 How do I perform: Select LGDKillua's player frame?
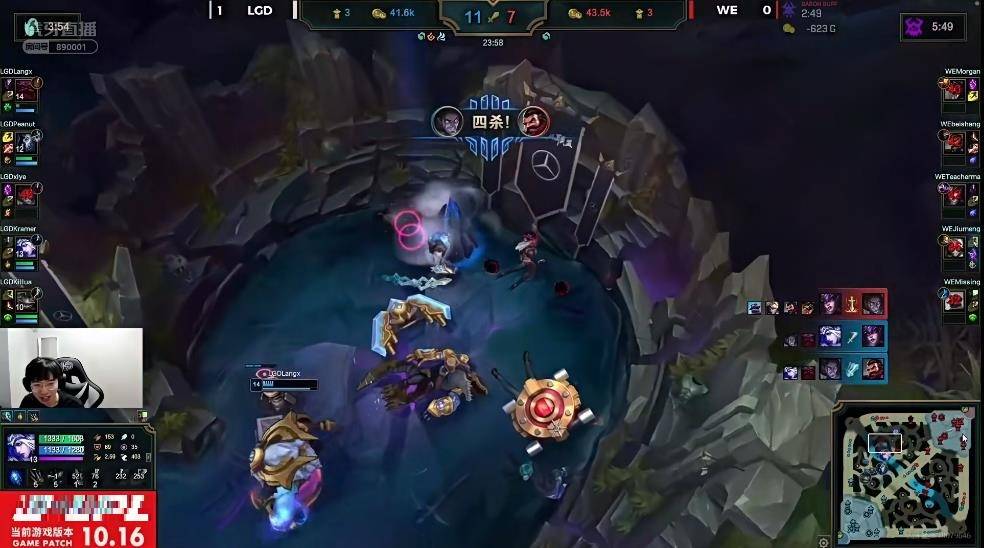(20, 300)
